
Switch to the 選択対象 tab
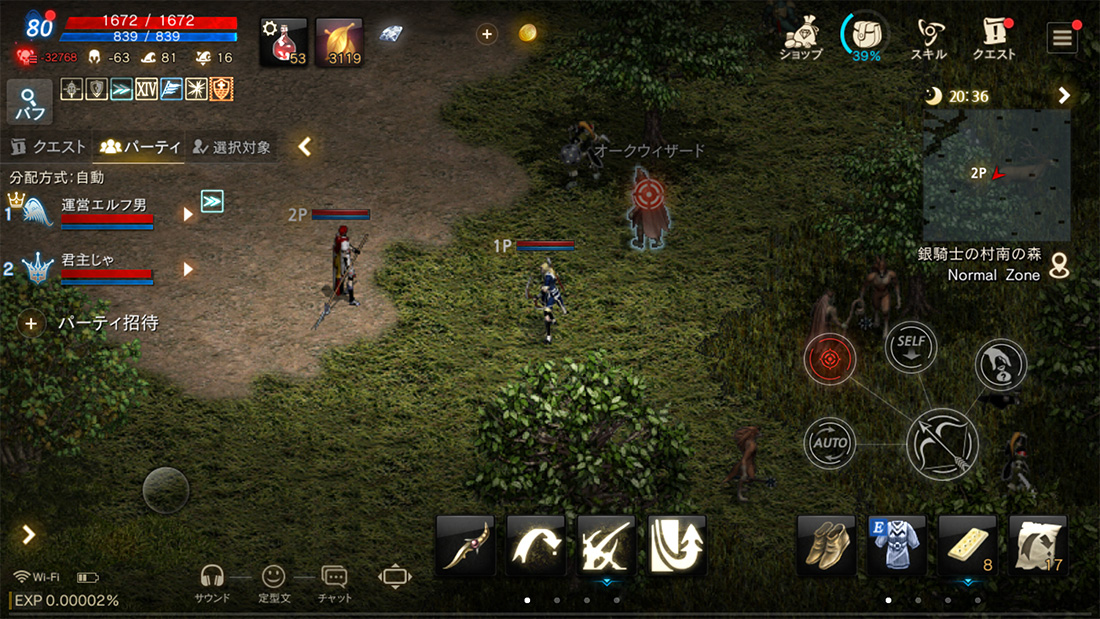pyautogui.click(x=232, y=147)
